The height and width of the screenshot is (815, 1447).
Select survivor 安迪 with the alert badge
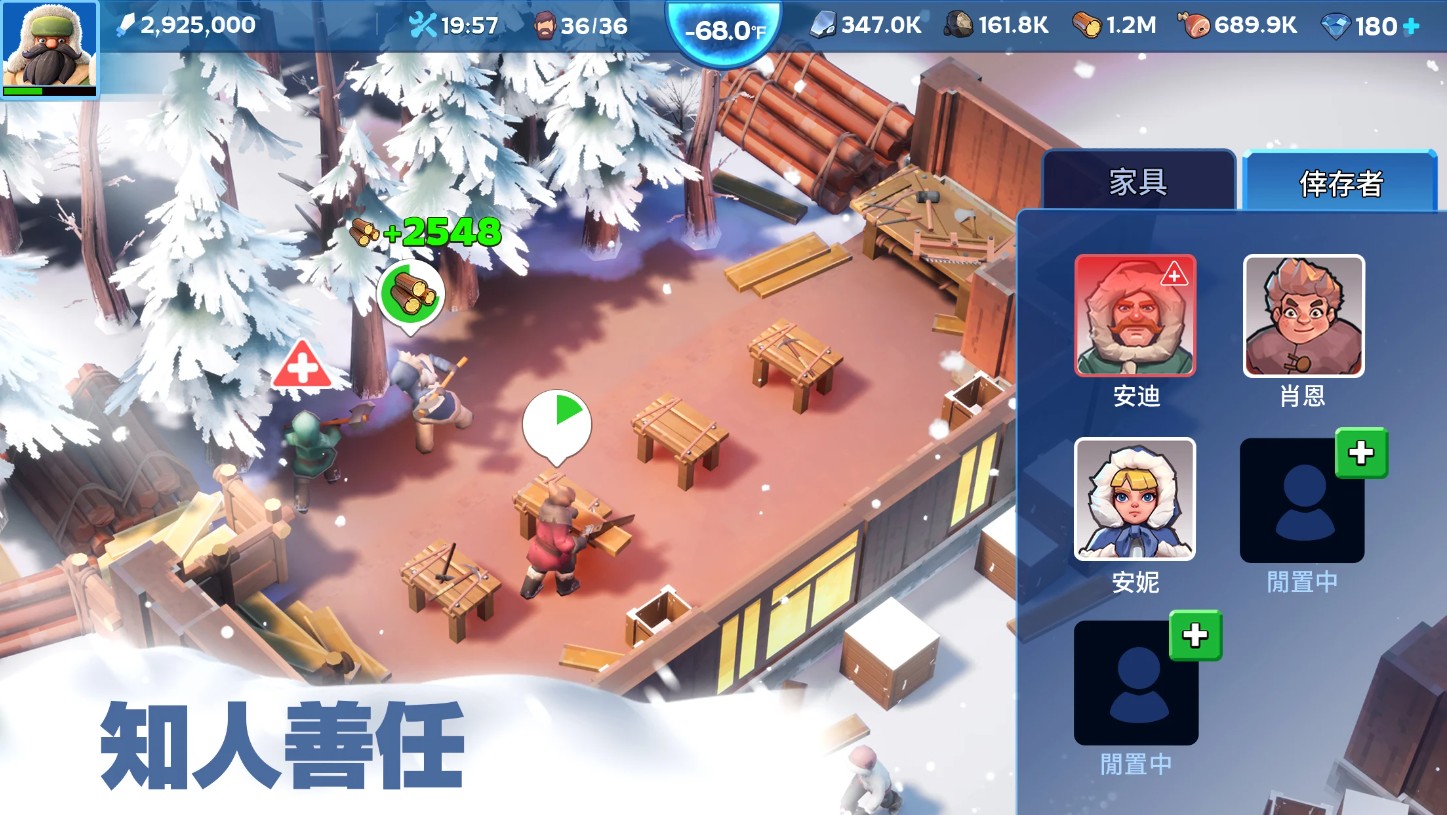tap(1135, 315)
